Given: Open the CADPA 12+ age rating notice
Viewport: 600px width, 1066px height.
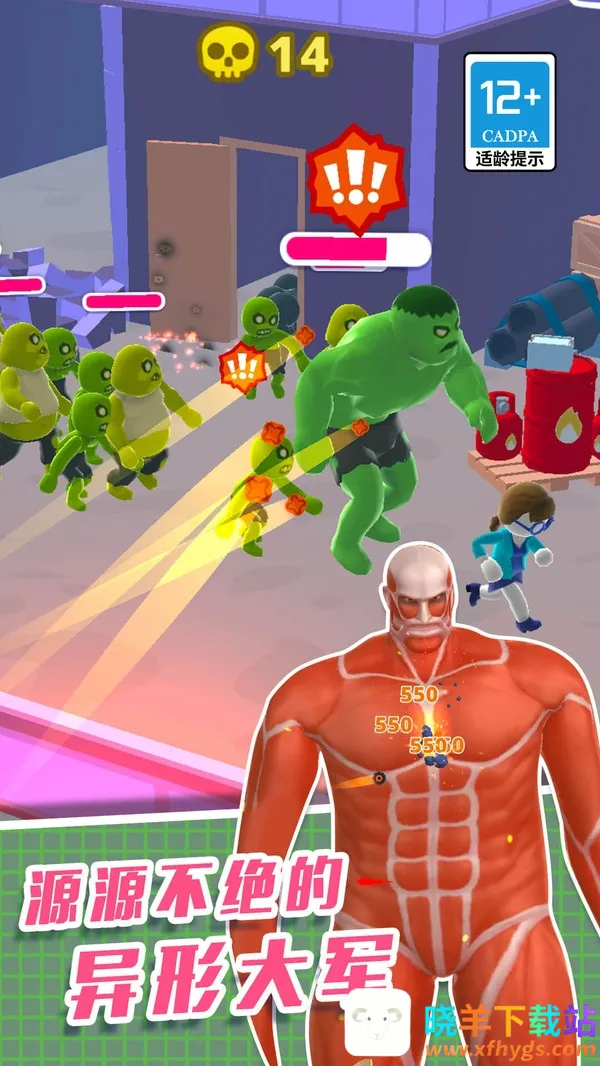Looking at the screenshot, I should coord(510,112).
